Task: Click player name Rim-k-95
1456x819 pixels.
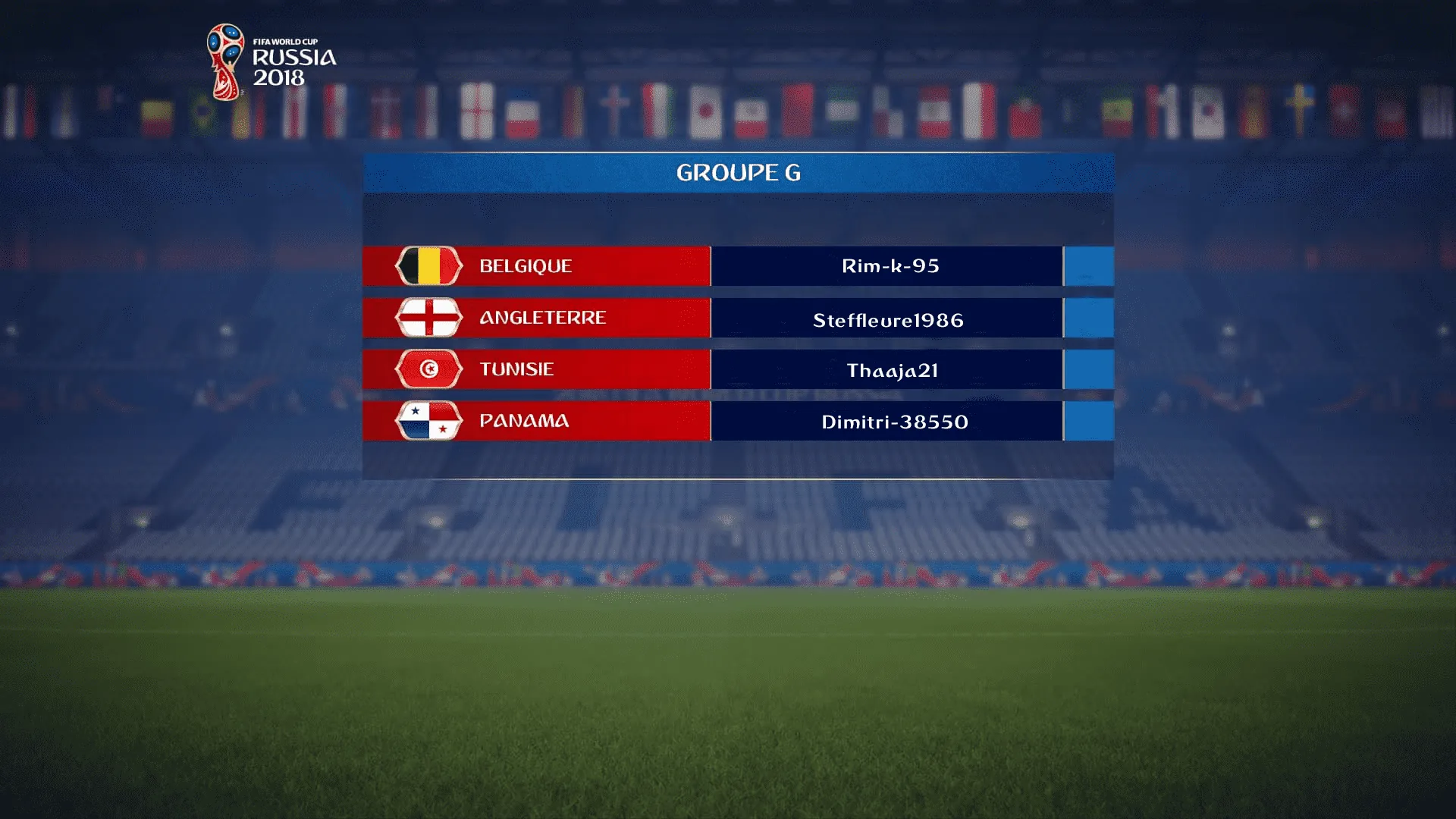Action: 890,266
